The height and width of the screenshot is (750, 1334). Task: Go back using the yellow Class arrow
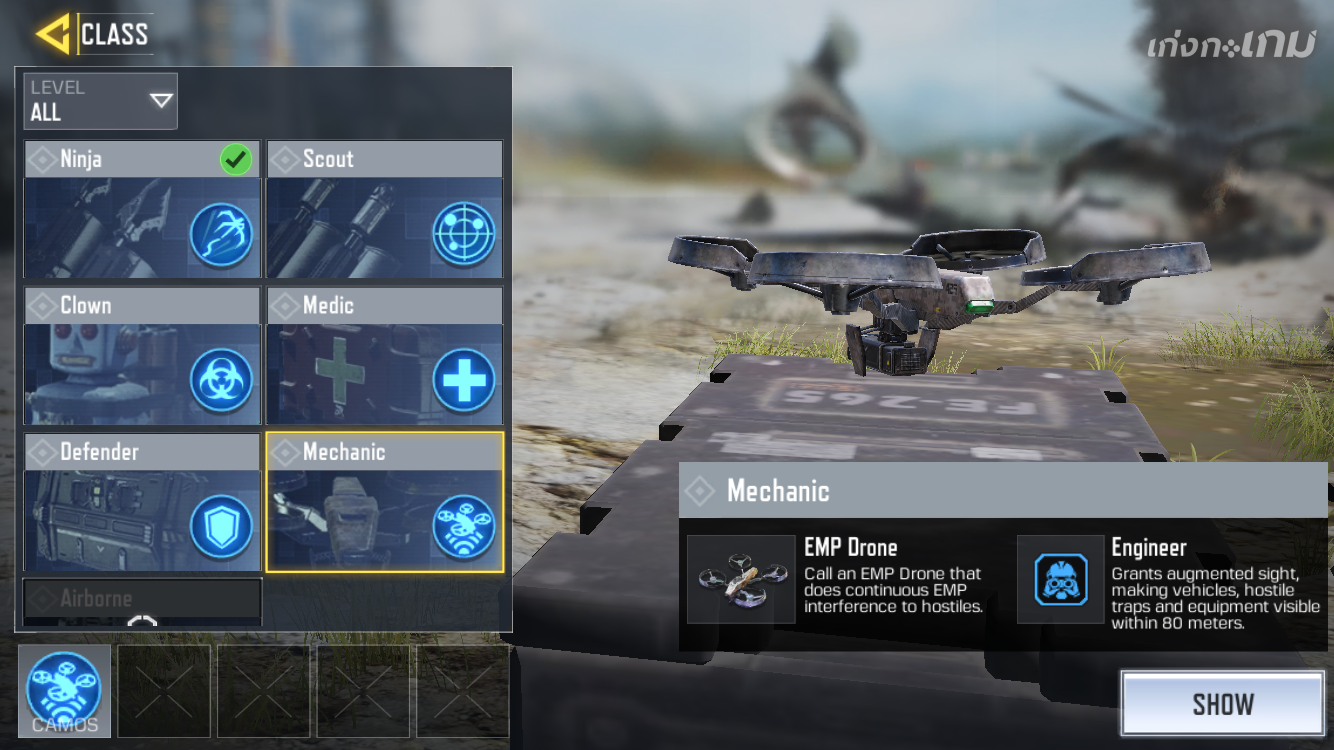point(53,34)
